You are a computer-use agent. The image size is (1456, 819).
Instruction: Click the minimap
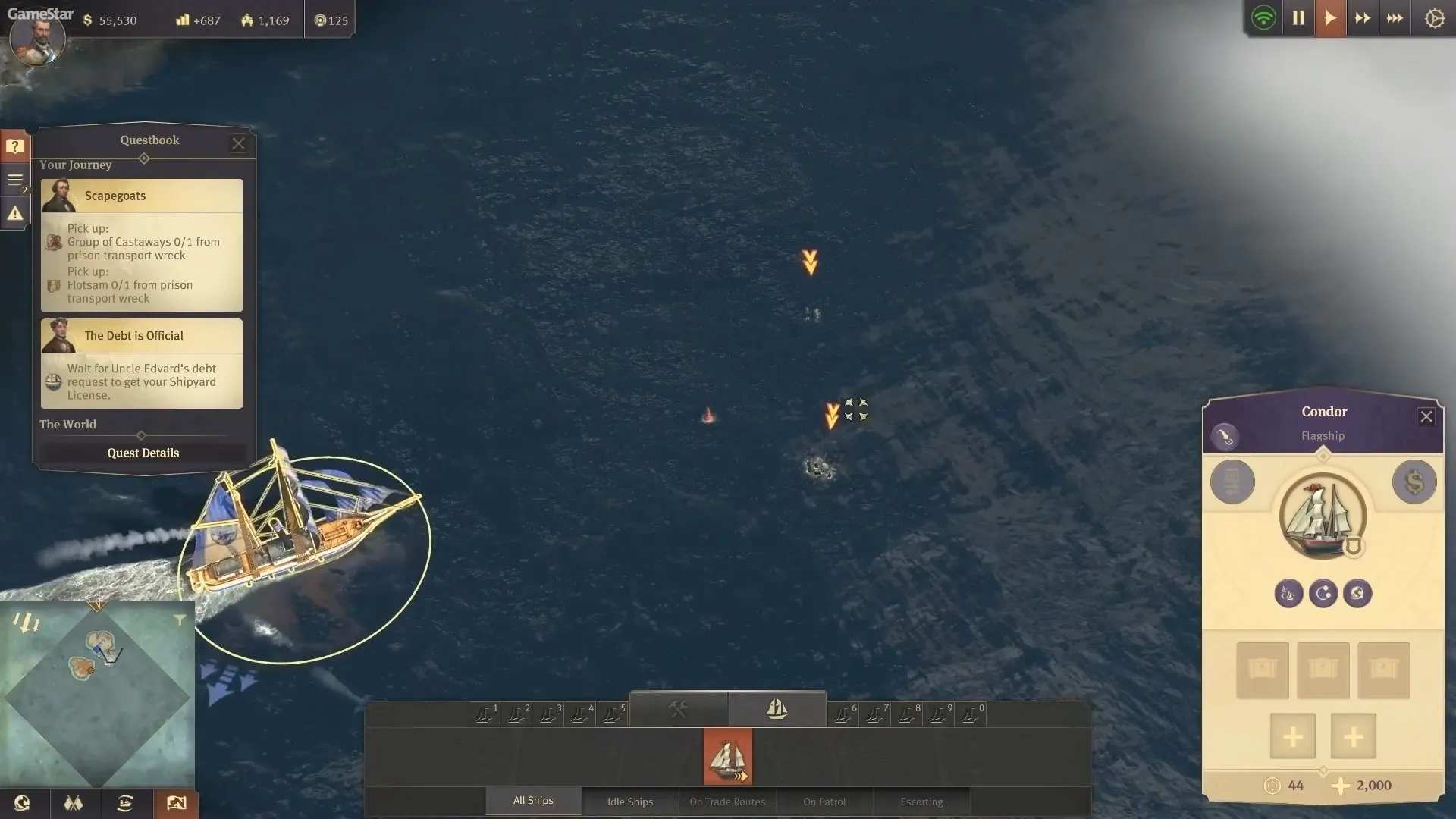(x=97, y=694)
